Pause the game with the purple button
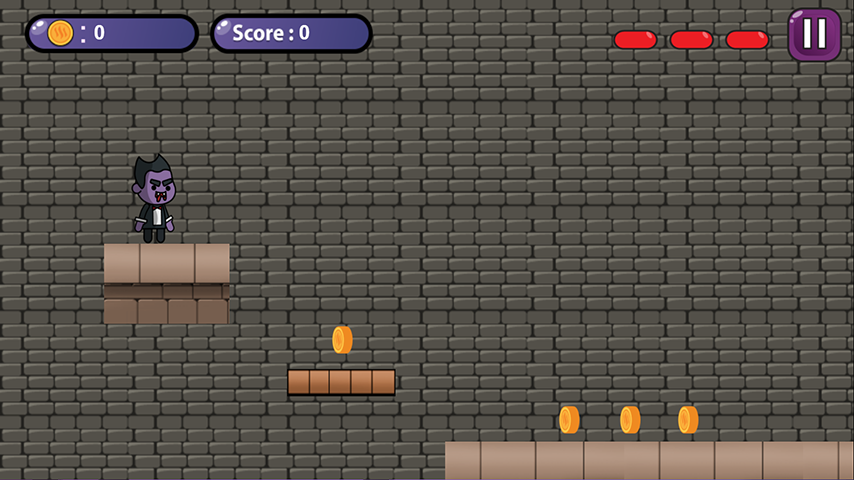 tap(814, 35)
